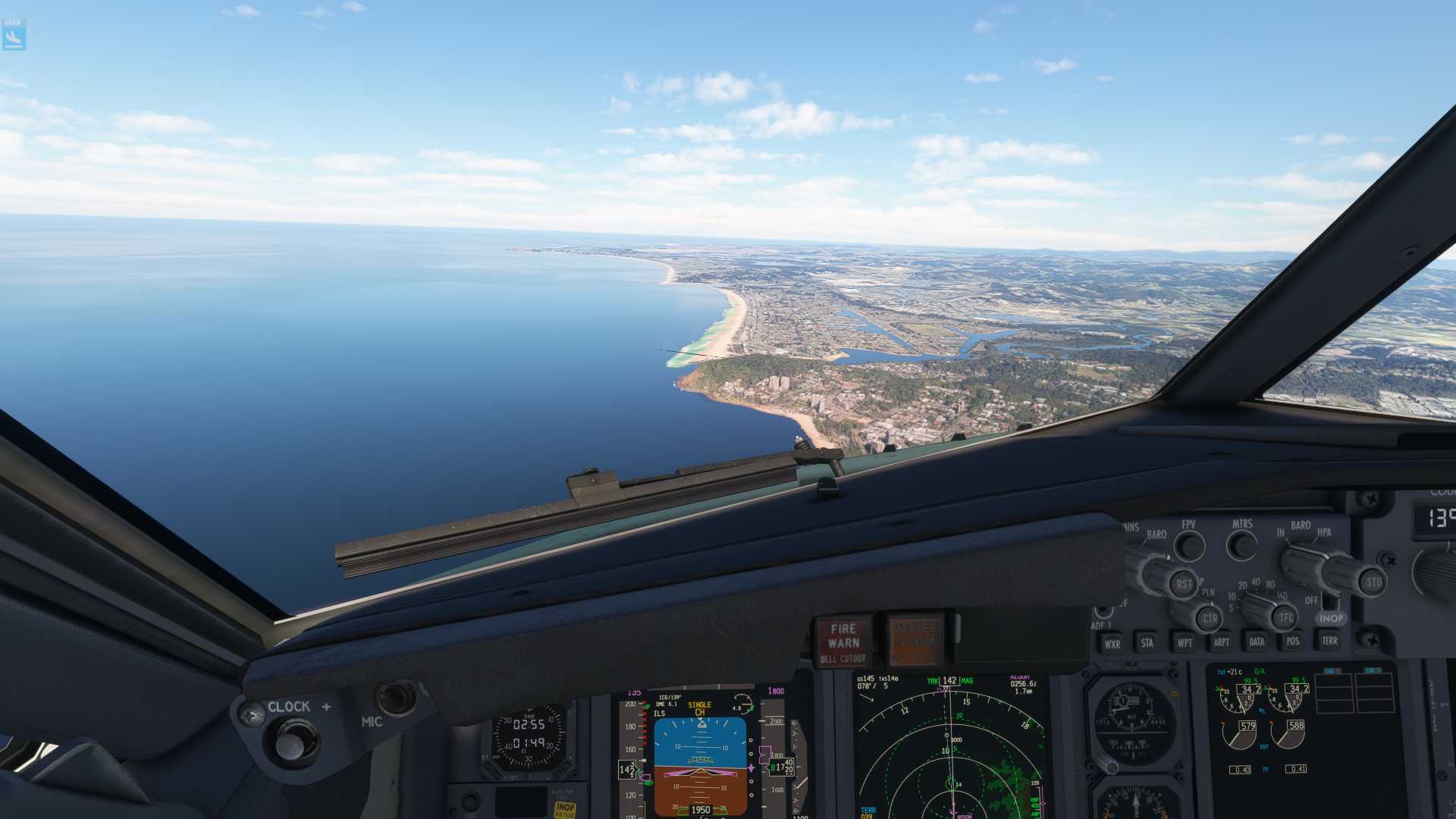This screenshot has width=1456, height=819.
Task: Enable the WPT waypoint display button
Action: pyautogui.click(x=1184, y=642)
